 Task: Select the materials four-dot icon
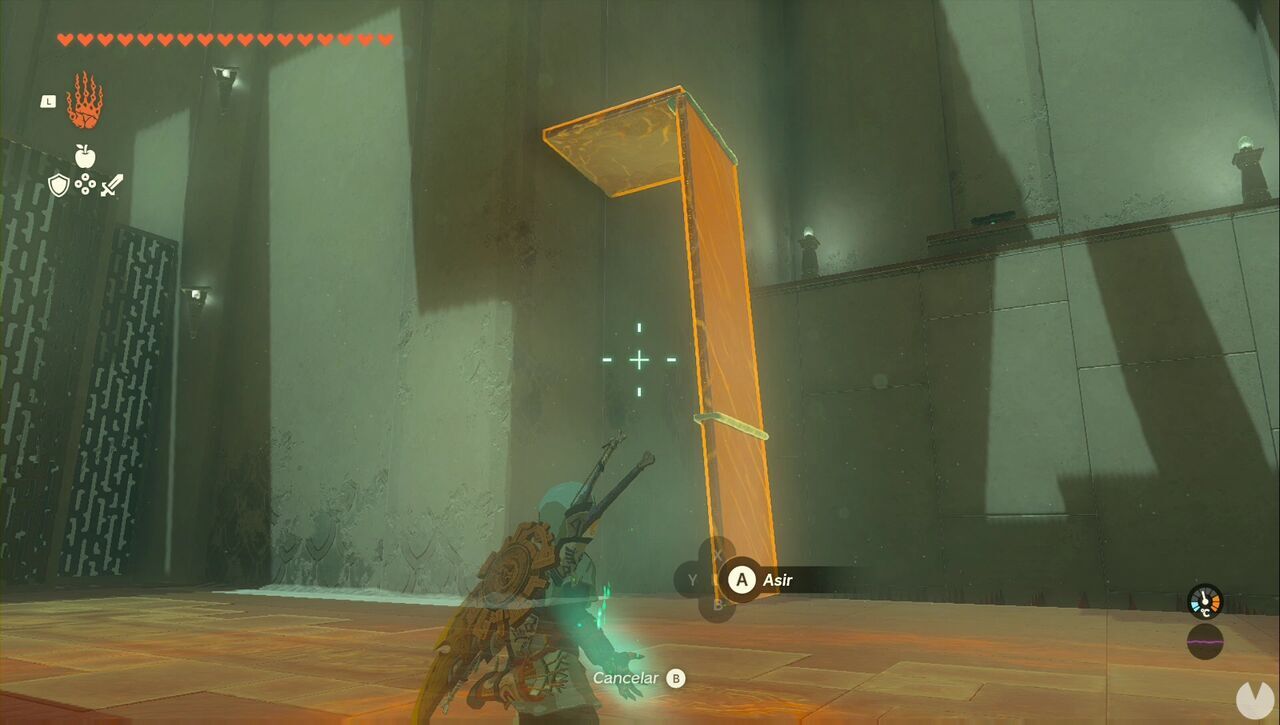pos(86,184)
